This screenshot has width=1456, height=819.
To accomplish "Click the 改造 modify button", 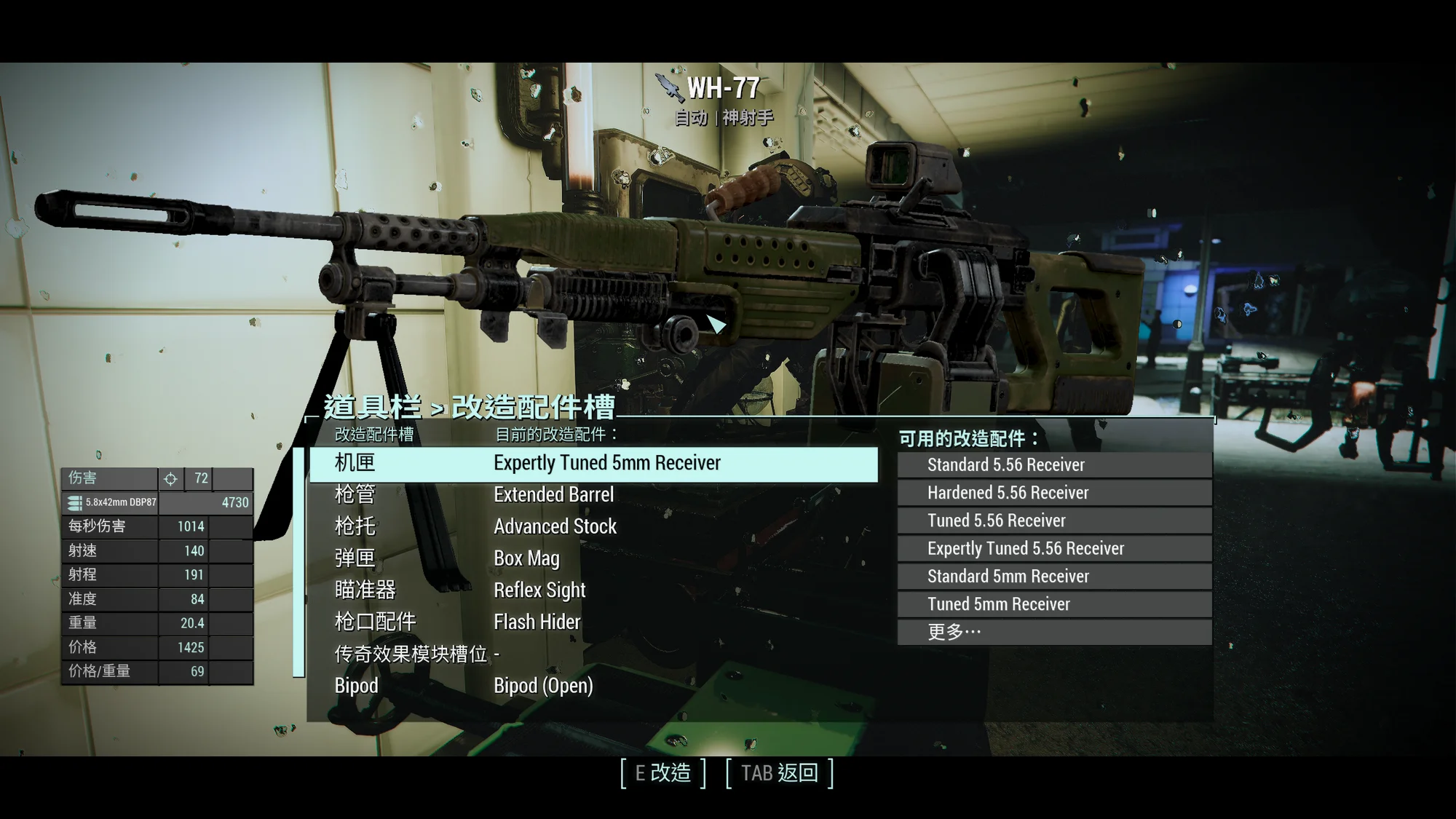I will pos(662,773).
